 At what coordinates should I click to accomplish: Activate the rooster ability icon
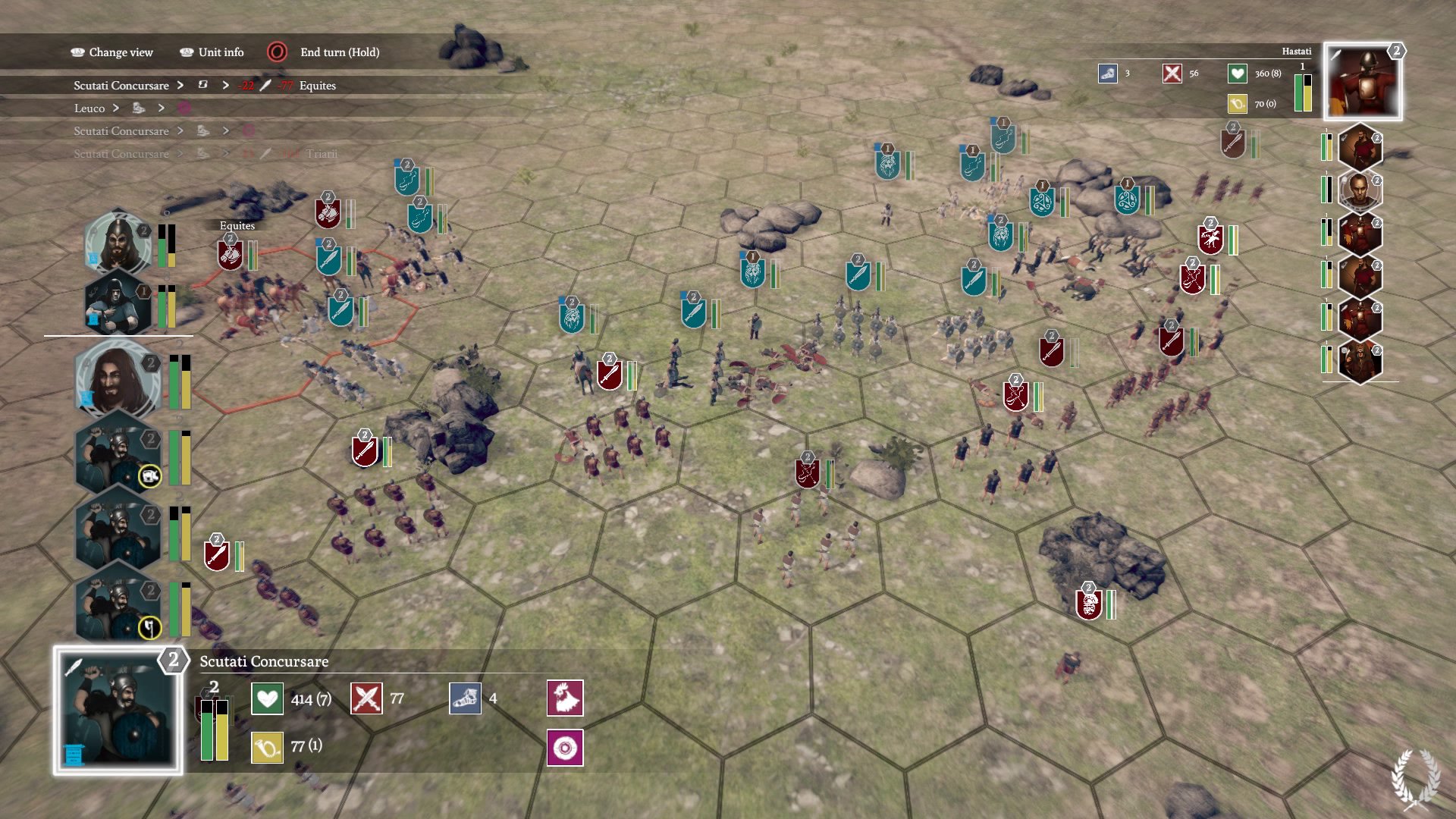tap(565, 698)
